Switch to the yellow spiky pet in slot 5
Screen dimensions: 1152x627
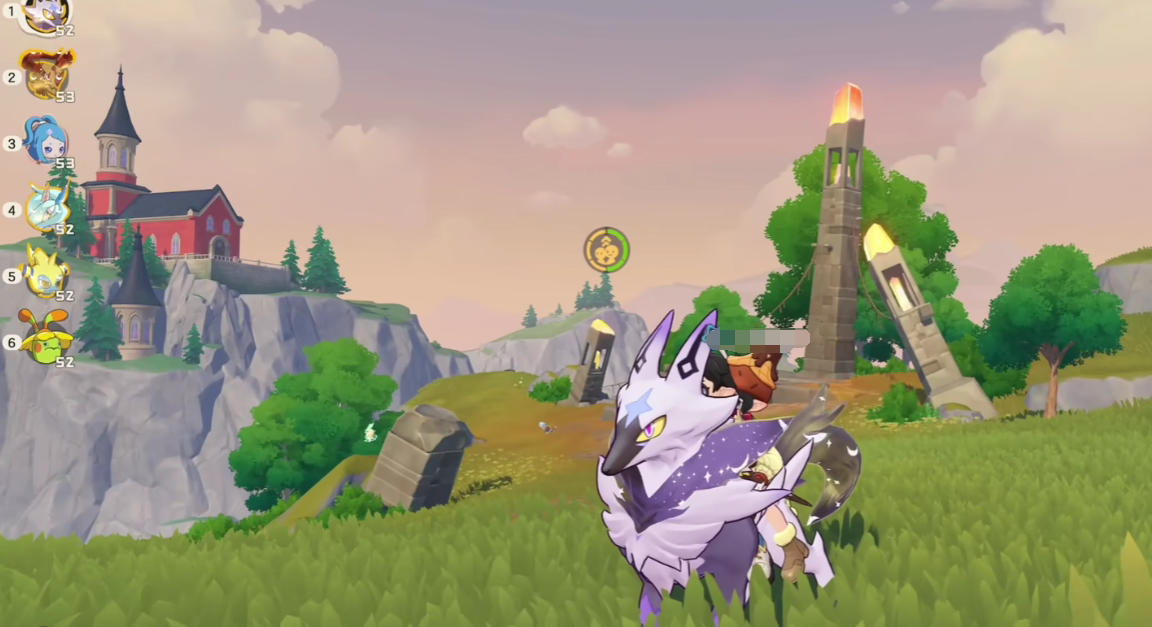(46, 272)
